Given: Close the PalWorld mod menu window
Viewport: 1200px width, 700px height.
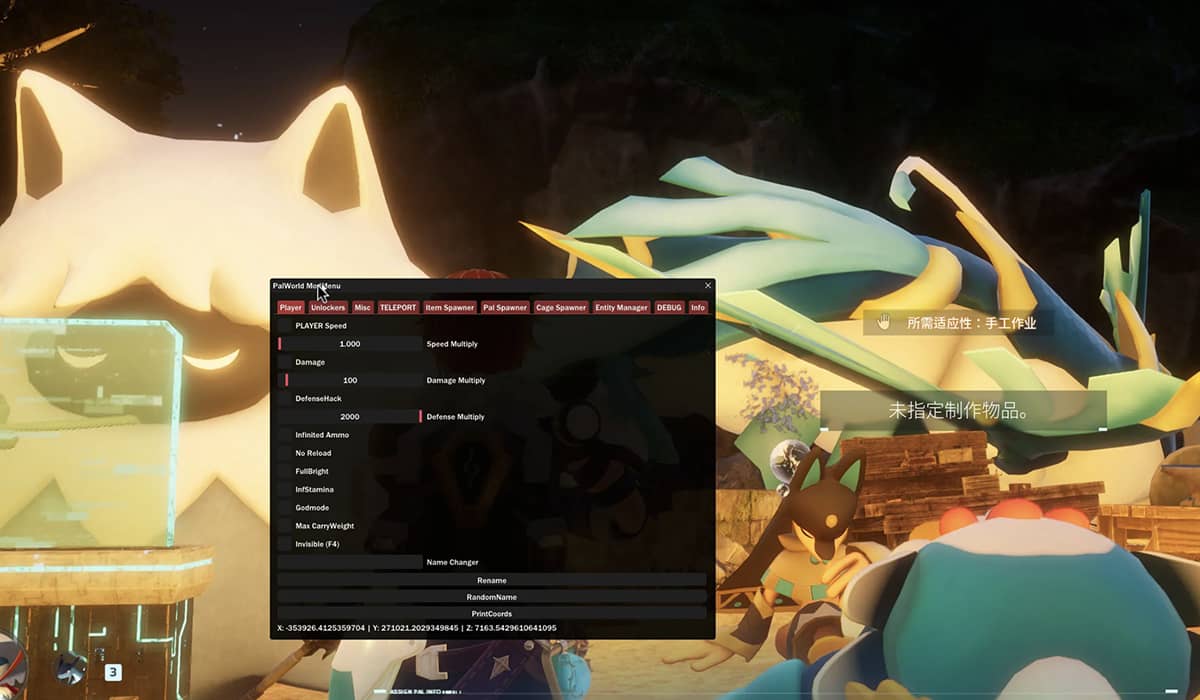Looking at the screenshot, I should point(708,286).
